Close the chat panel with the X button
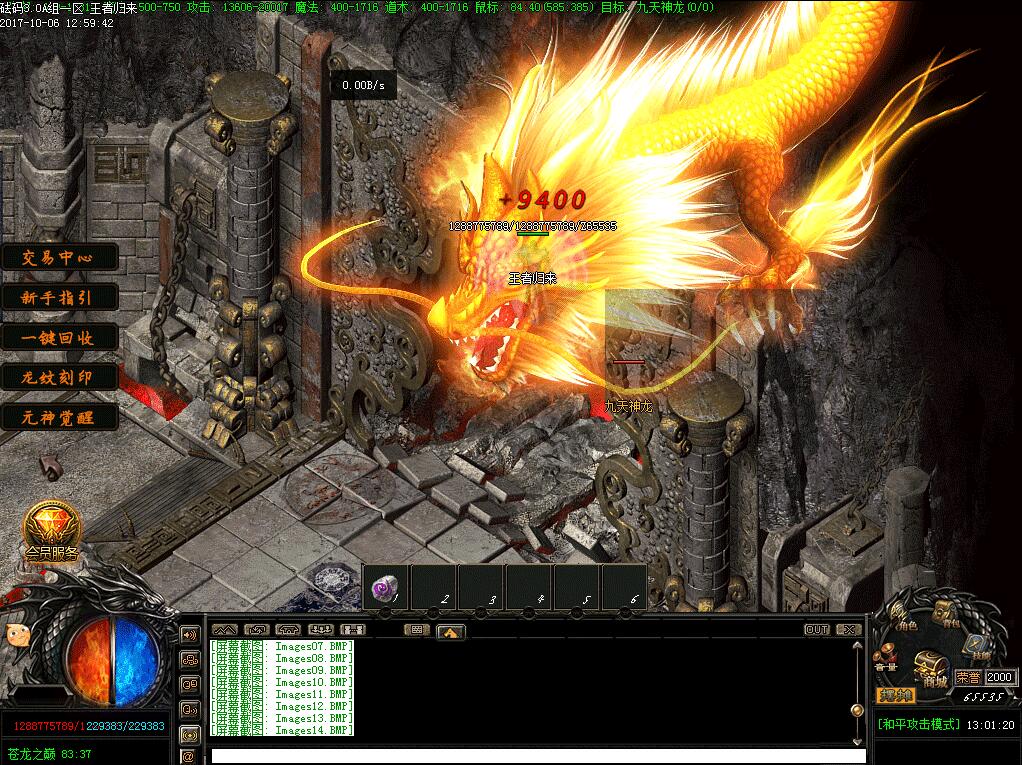Image resolution: width=1022 pixels, height=765 pixels. [x=848, y=630]
